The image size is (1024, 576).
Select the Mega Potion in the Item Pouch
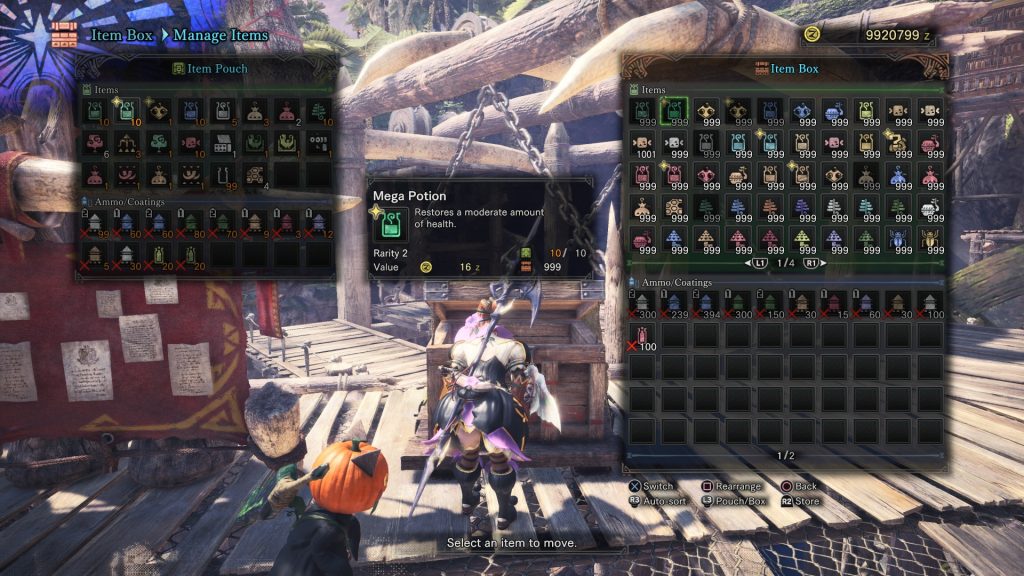pyautogui.click(x=127, y=110)
